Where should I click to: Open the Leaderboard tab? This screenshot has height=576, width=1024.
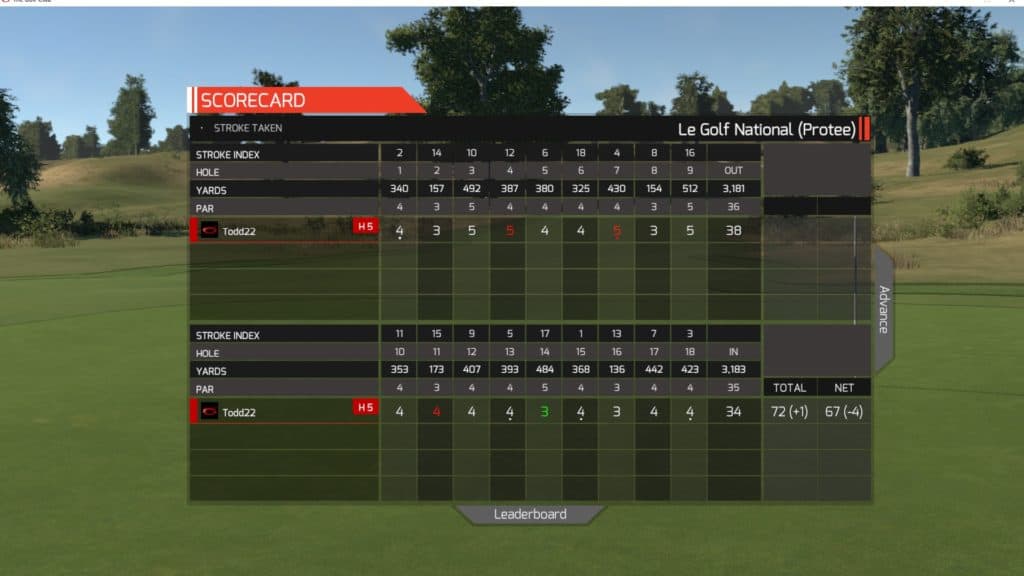coord(530,514)
